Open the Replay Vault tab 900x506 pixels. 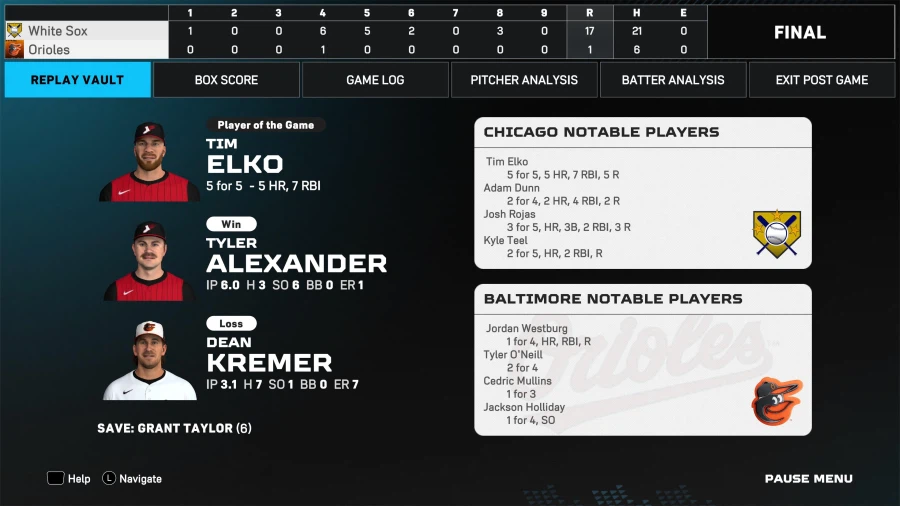[77, 80]
